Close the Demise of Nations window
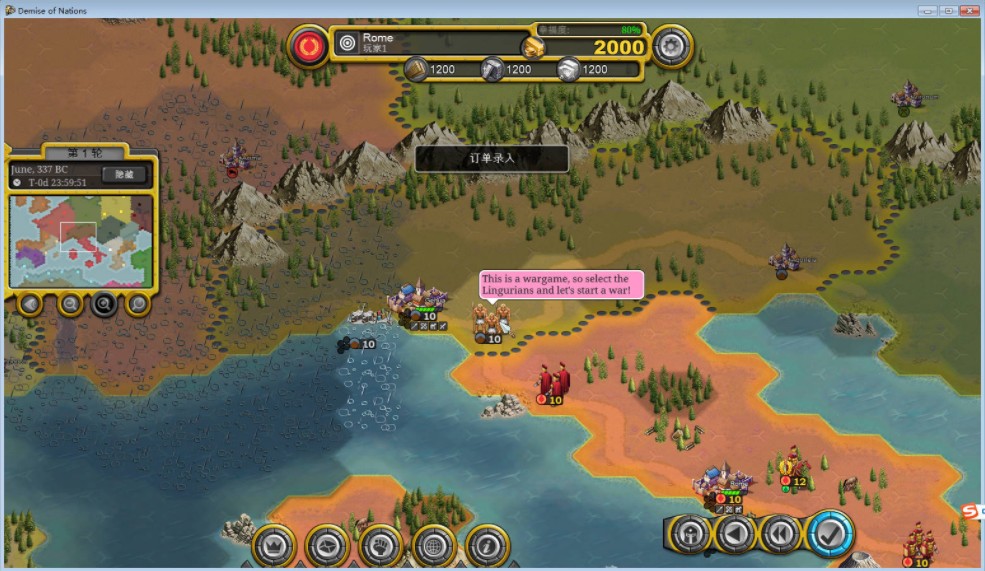 coord(968,10)
